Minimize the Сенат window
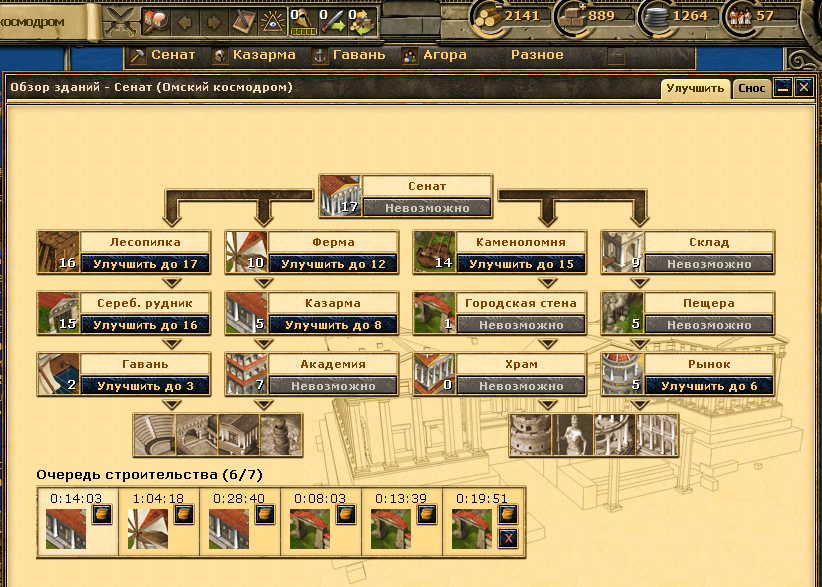822x587 pixels. pyautogui.click(x=784, y=88)
